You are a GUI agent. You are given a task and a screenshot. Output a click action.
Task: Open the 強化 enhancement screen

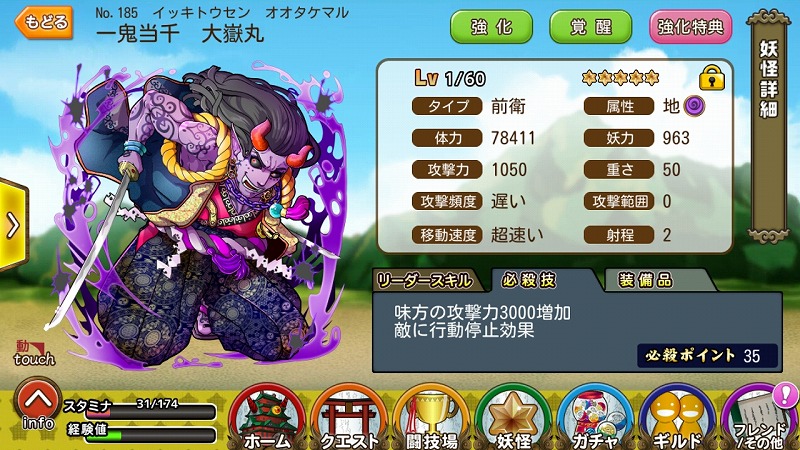[490, 25]
